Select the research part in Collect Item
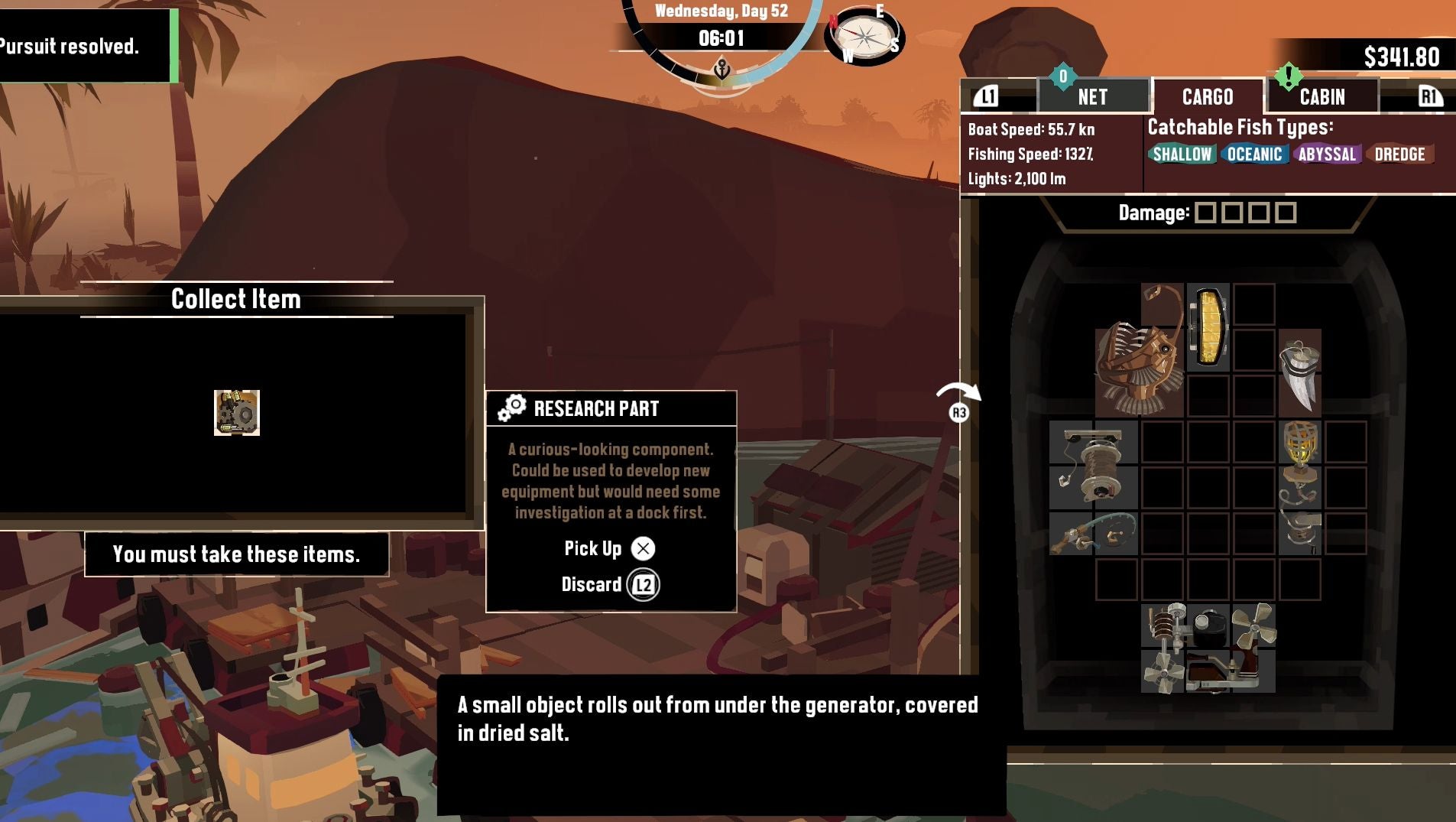Screen dimensions: 1456x822 click(237, 413)
